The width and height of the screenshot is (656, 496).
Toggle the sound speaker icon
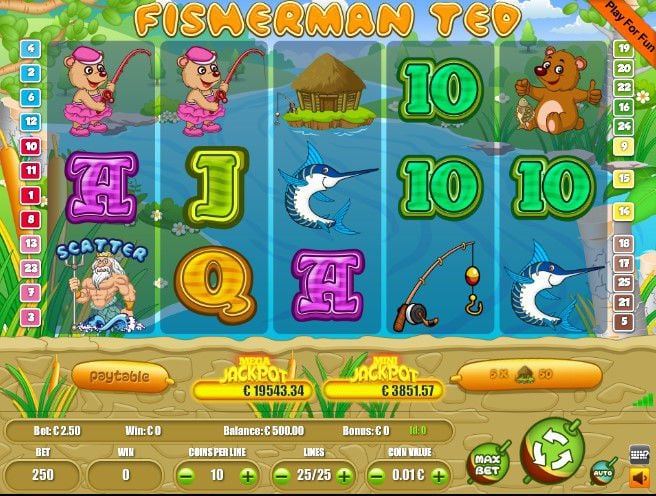(639, 476)
